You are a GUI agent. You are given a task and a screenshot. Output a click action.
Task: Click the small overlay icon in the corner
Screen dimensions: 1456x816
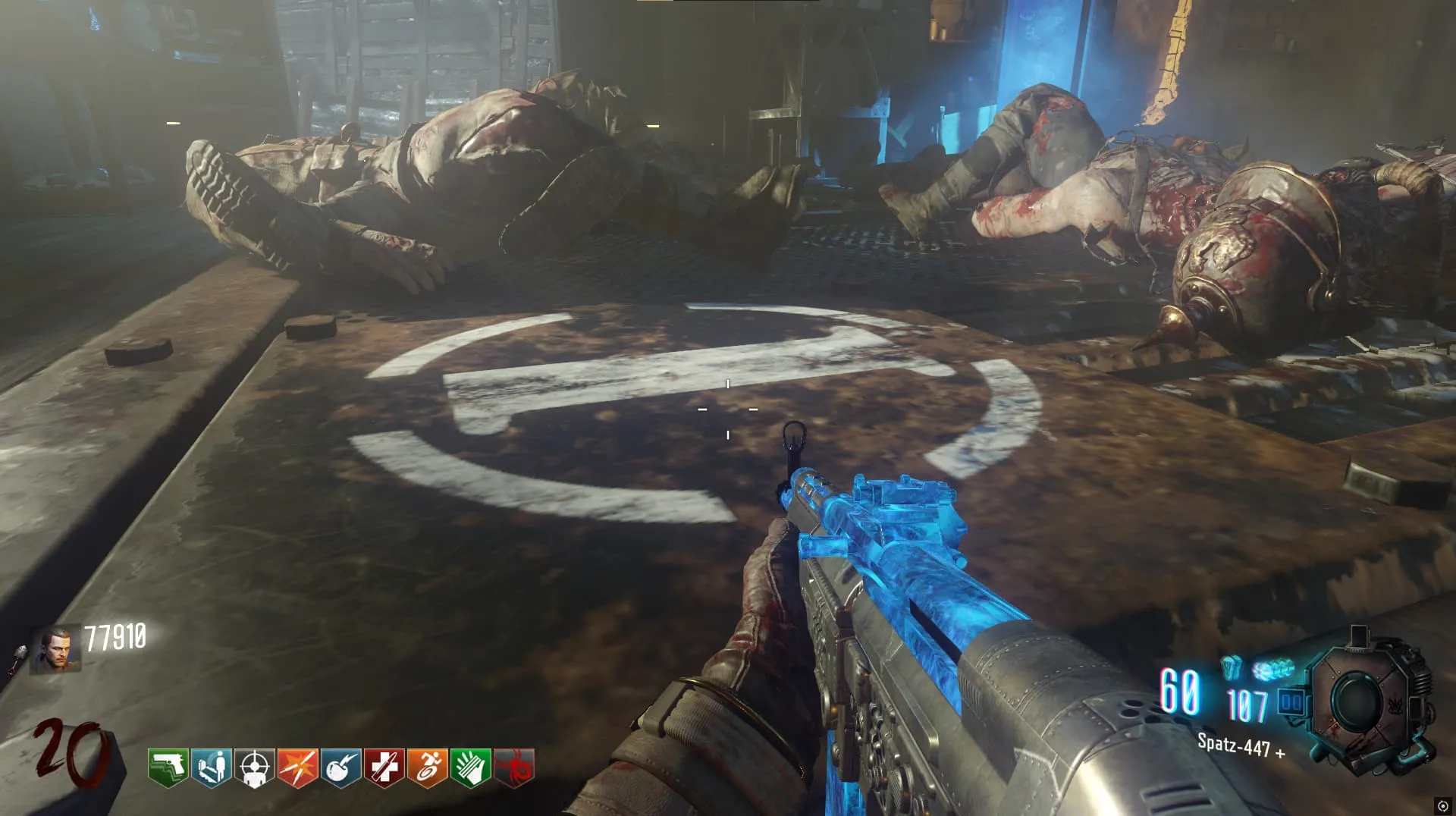[x=1442, y=805]
